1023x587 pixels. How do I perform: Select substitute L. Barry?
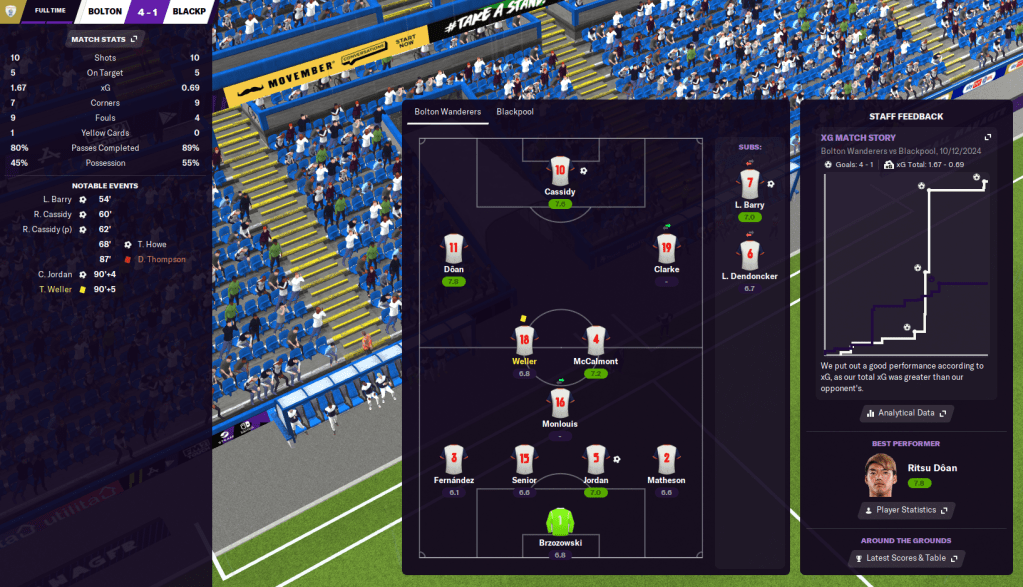[750, 183]
